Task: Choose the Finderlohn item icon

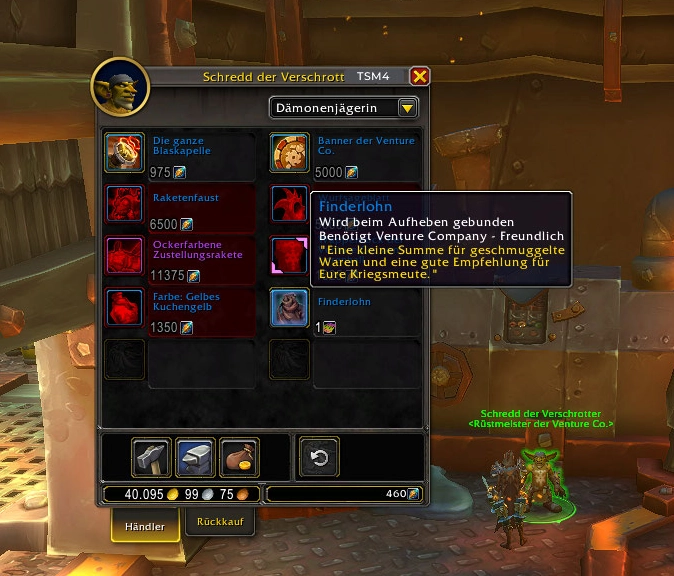Action: [x=289, y=307]
